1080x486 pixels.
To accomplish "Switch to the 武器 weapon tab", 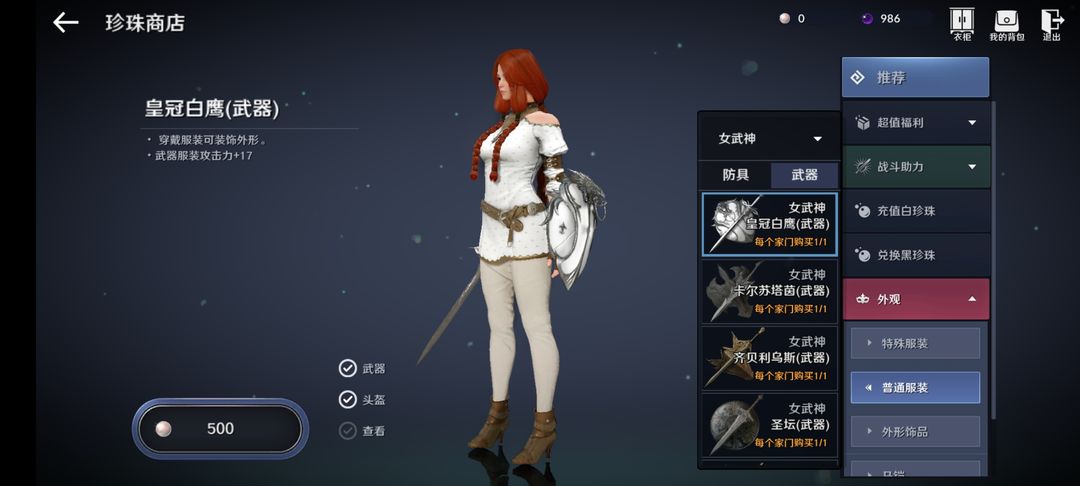I will (x=804, y=175).
